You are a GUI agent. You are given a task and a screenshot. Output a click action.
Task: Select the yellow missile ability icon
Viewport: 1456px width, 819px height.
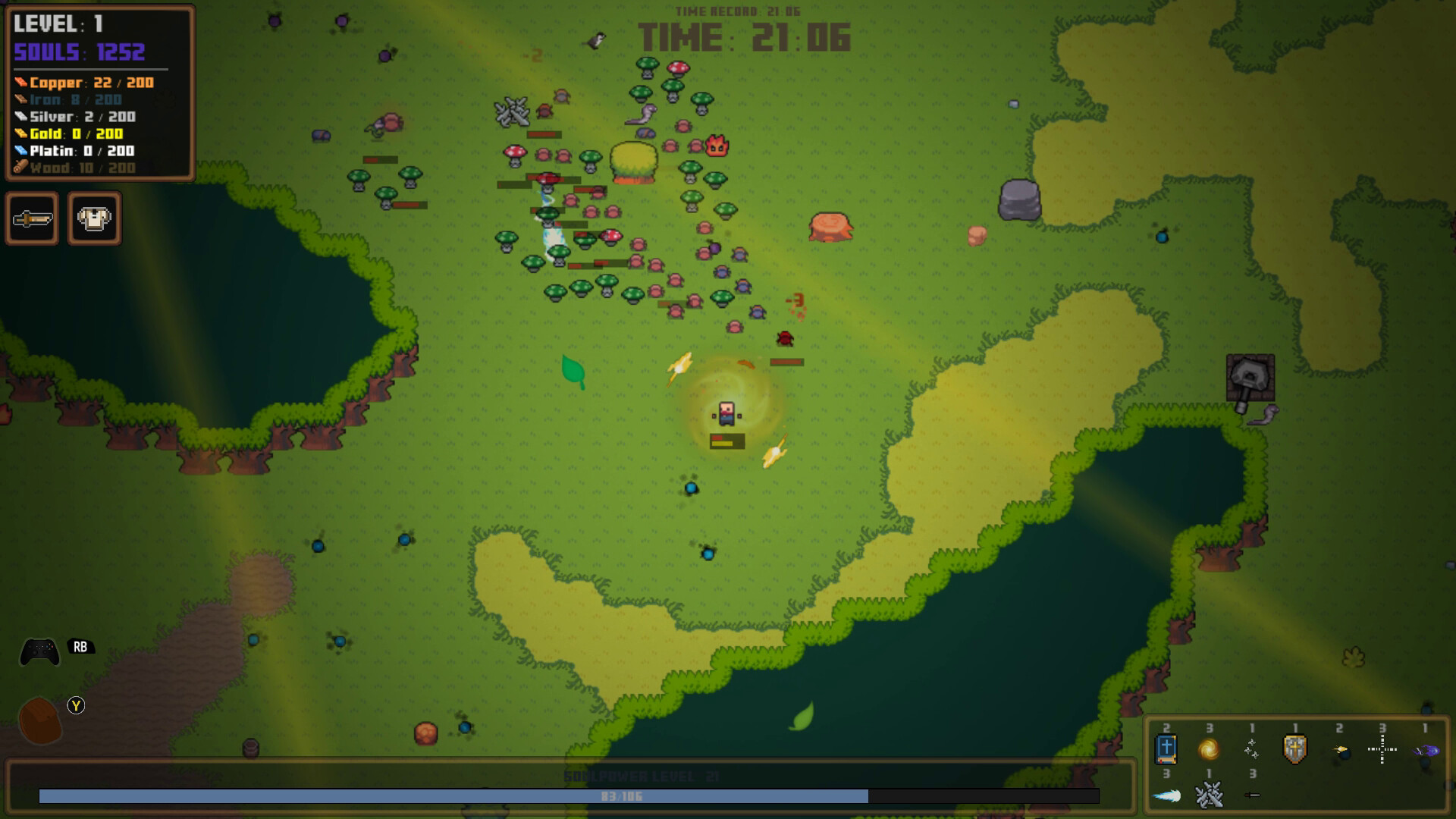click(1341, 751)
